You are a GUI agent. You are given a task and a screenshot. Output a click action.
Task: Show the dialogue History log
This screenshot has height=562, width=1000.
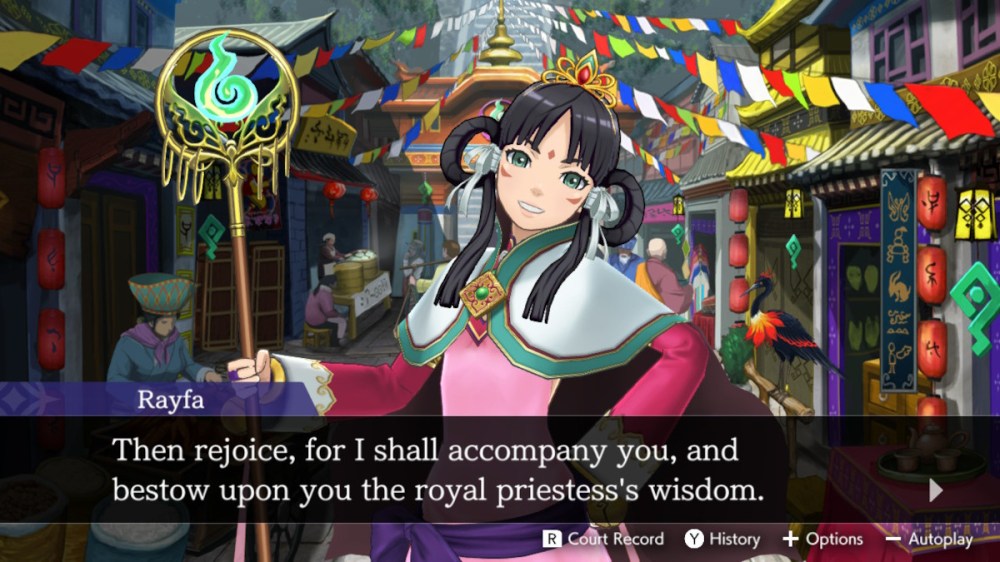tap(722, 539)
